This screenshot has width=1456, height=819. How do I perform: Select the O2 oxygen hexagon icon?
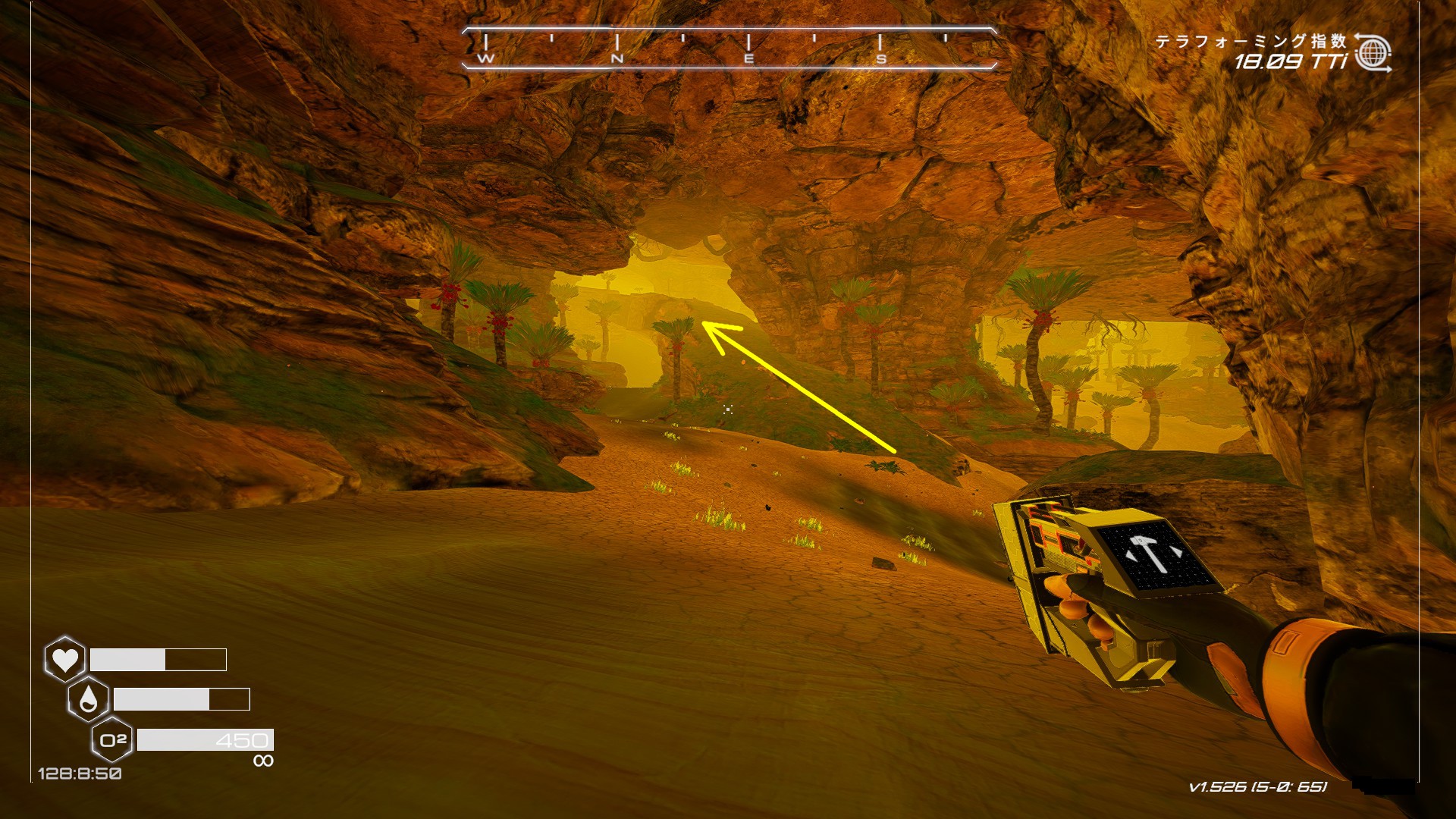click(112, 739)
